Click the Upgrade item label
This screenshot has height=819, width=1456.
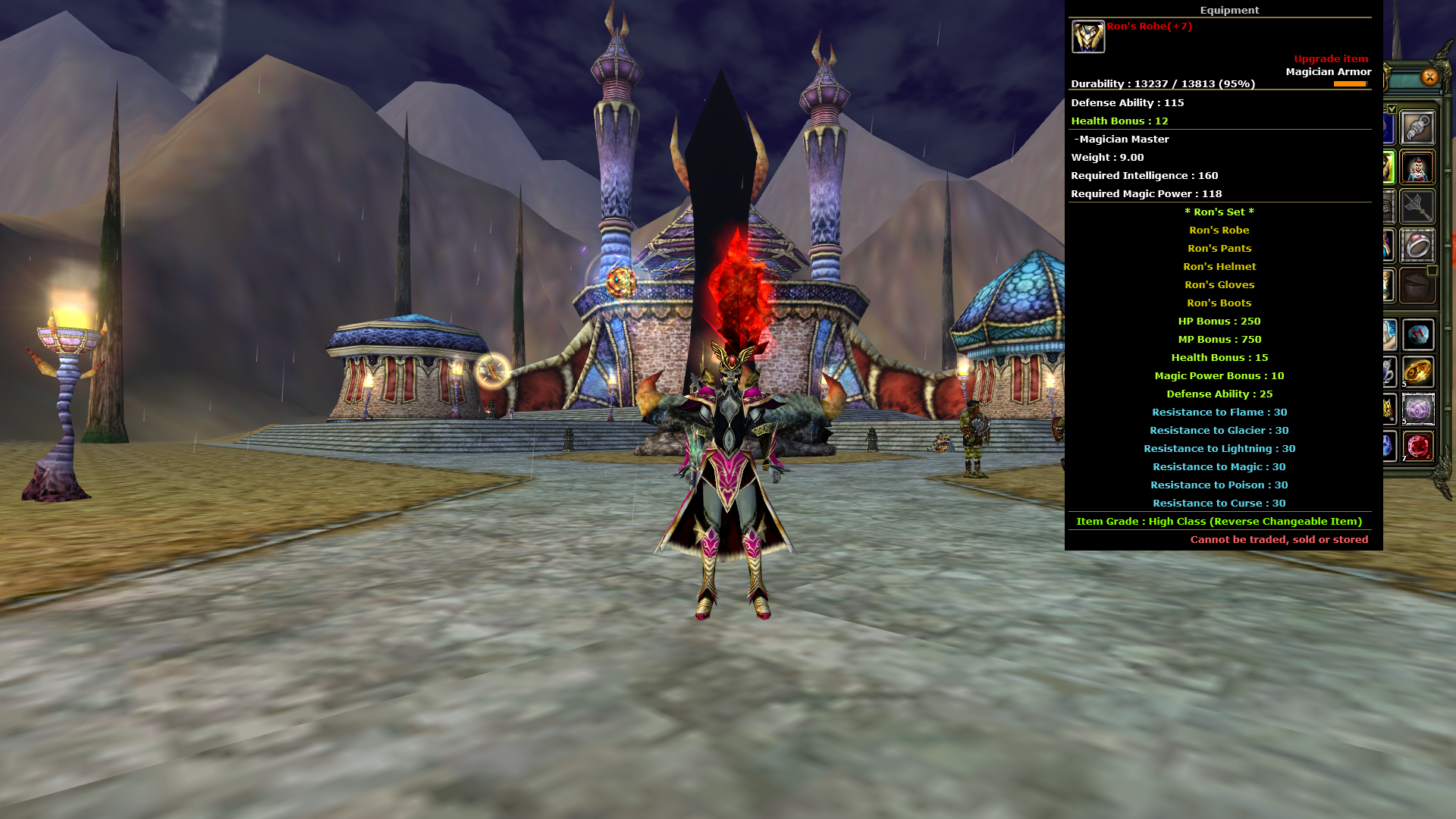click(1331, 58)
